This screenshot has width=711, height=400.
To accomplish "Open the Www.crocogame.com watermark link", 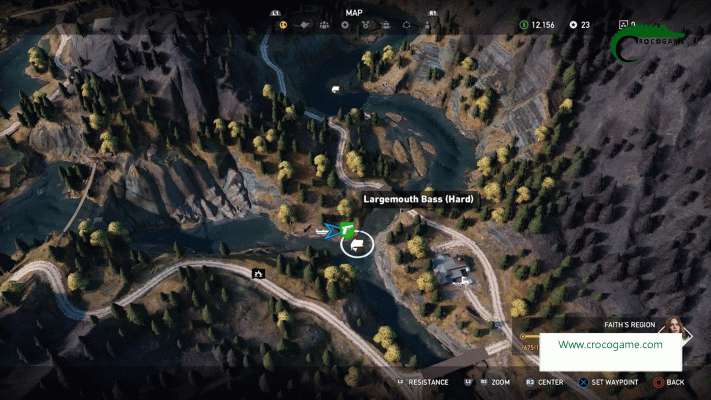I will tap(610, 345).
